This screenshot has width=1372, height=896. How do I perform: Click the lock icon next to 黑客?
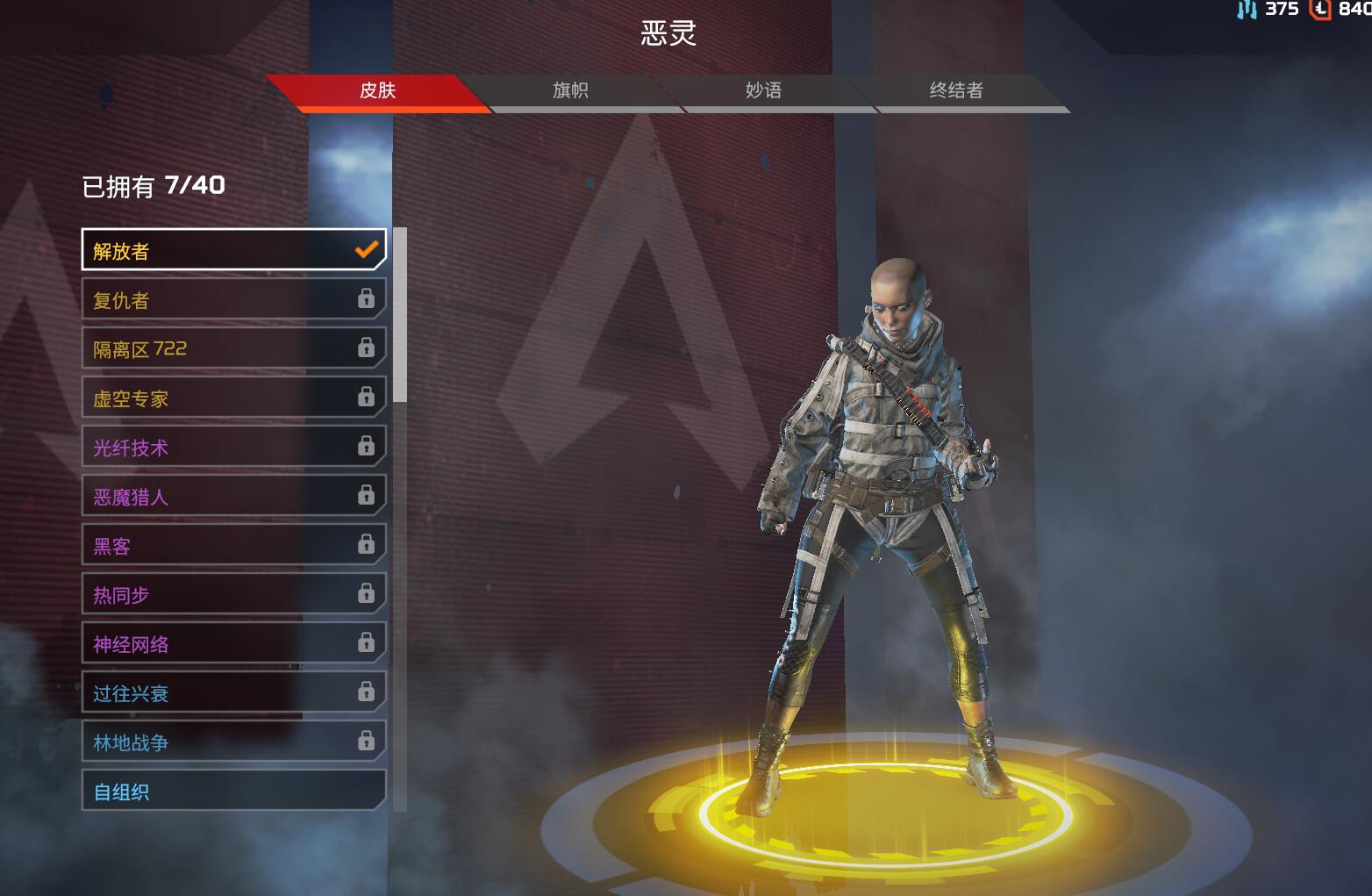(366, 544)
